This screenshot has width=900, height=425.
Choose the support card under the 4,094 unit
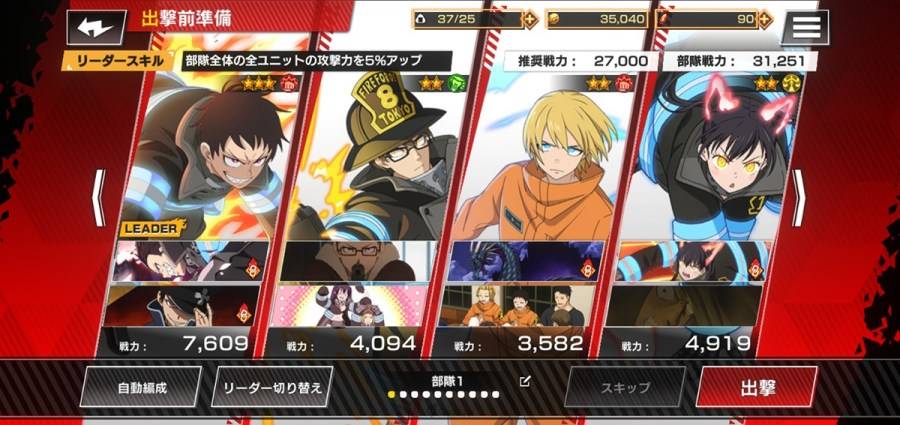357,305
